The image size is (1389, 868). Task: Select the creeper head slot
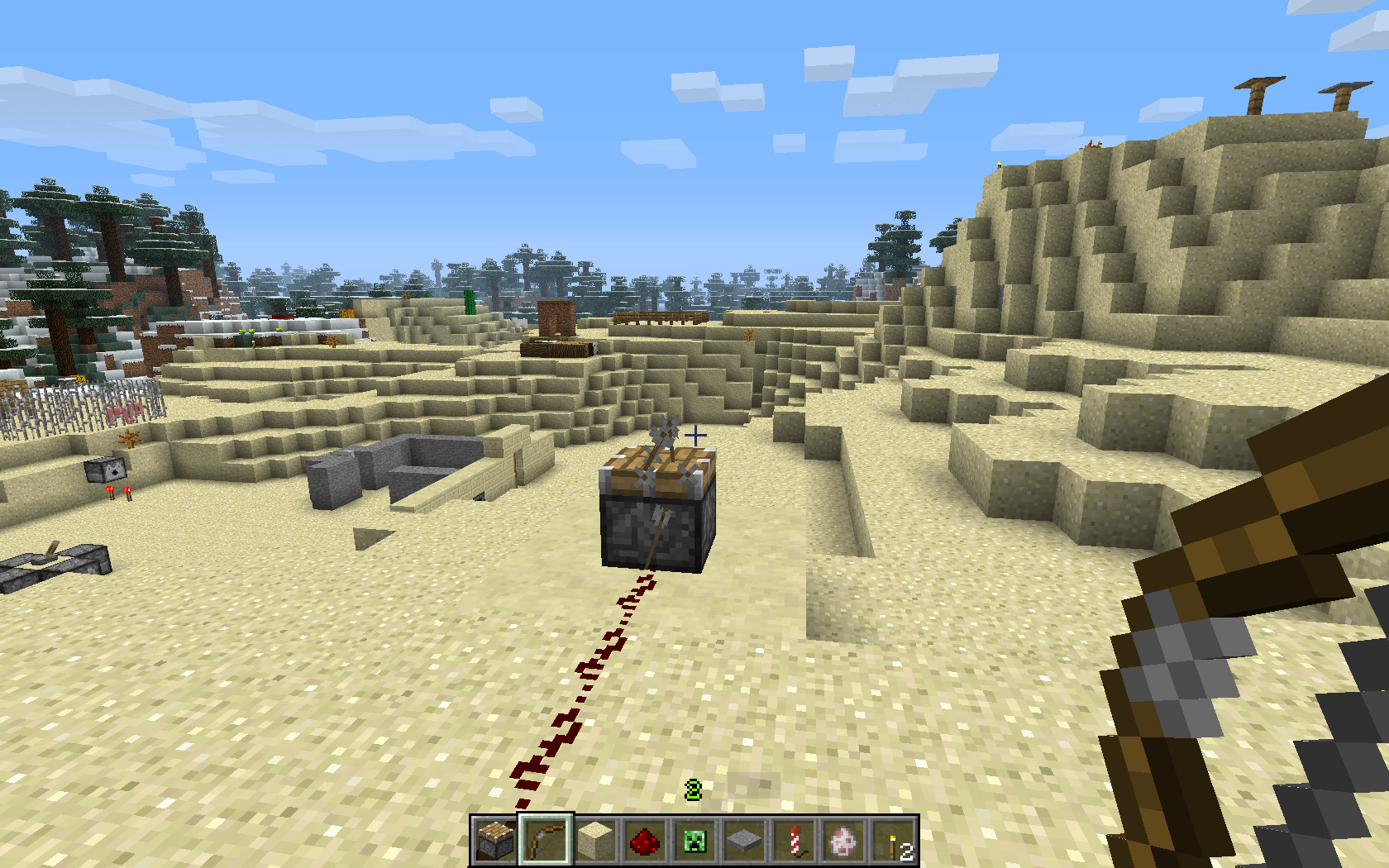pos(694,841)
